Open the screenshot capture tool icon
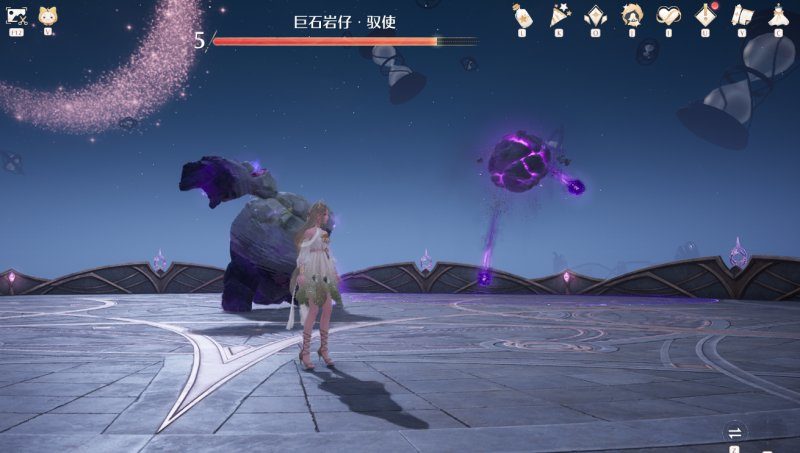The image size is (800, 453). (x=17, y=17)
